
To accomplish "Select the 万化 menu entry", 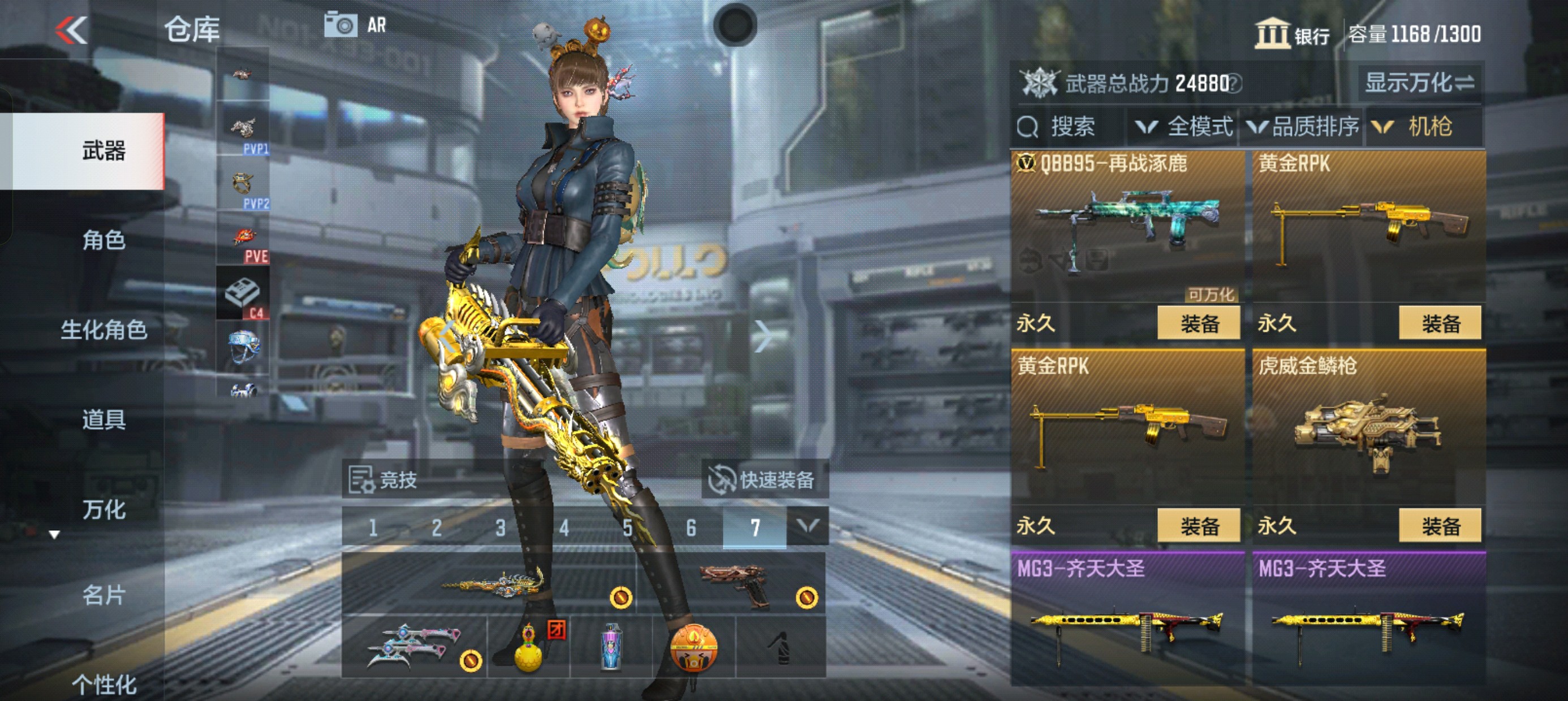I will [x=104, y=510].
